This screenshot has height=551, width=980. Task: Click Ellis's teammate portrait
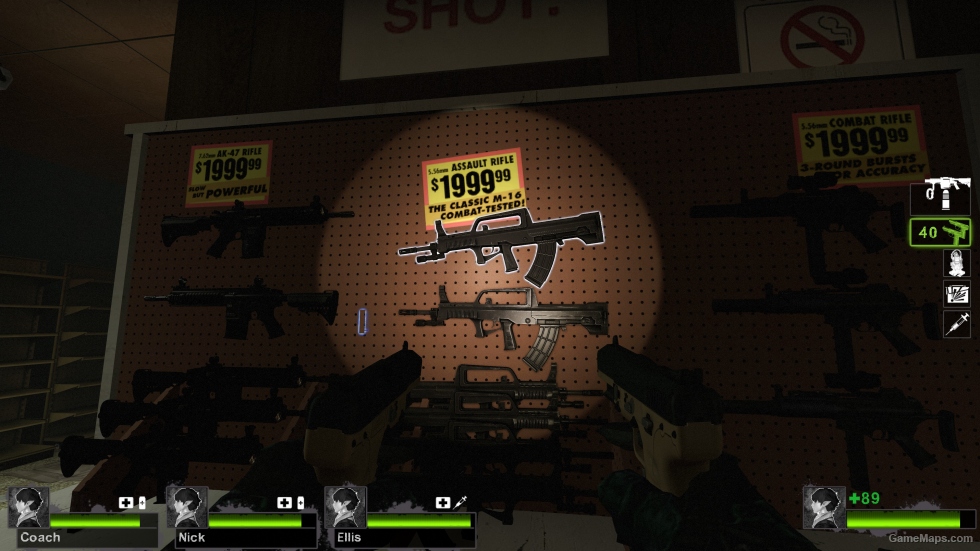pyautogui.click(x=344, y=507)
